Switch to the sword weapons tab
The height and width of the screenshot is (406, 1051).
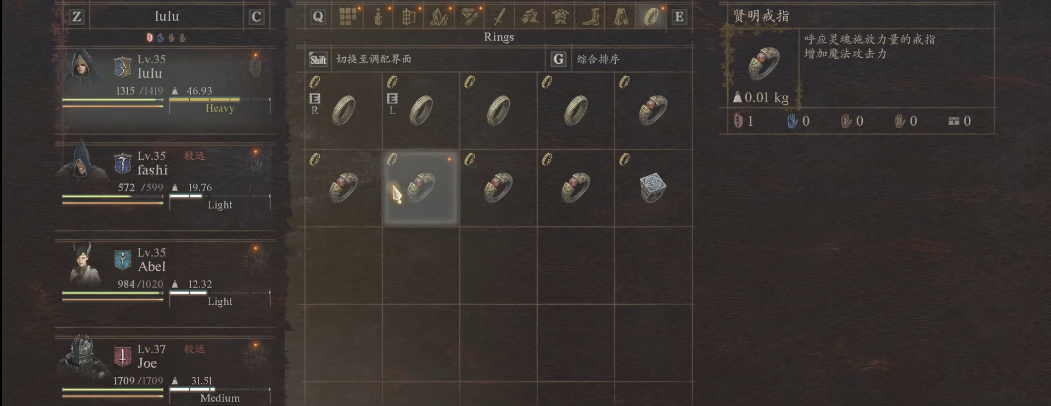tap(498, 16)
